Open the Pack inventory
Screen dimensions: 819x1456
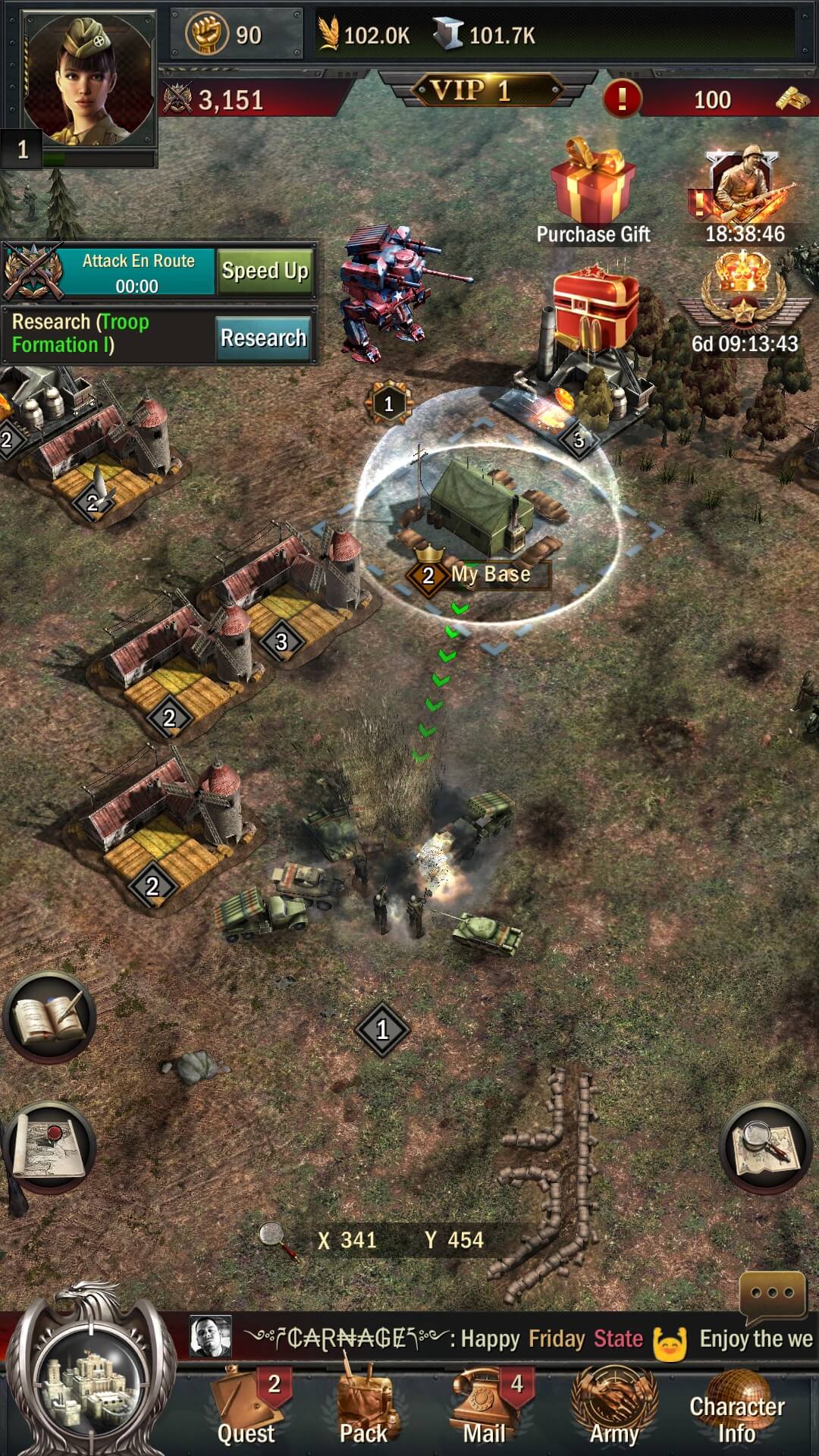[364, 1407]
